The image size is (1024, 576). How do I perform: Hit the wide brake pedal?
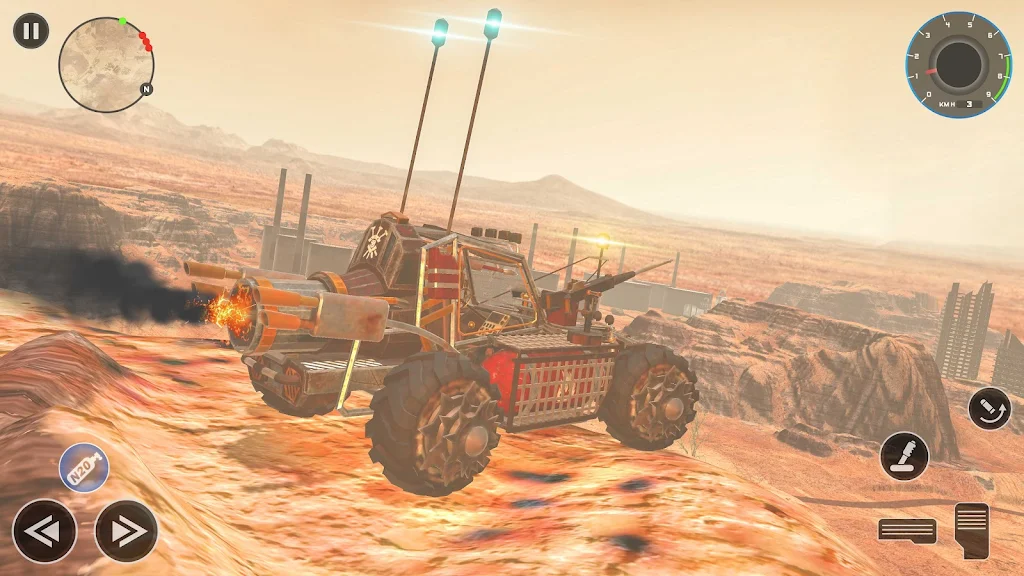coord(907,531)
